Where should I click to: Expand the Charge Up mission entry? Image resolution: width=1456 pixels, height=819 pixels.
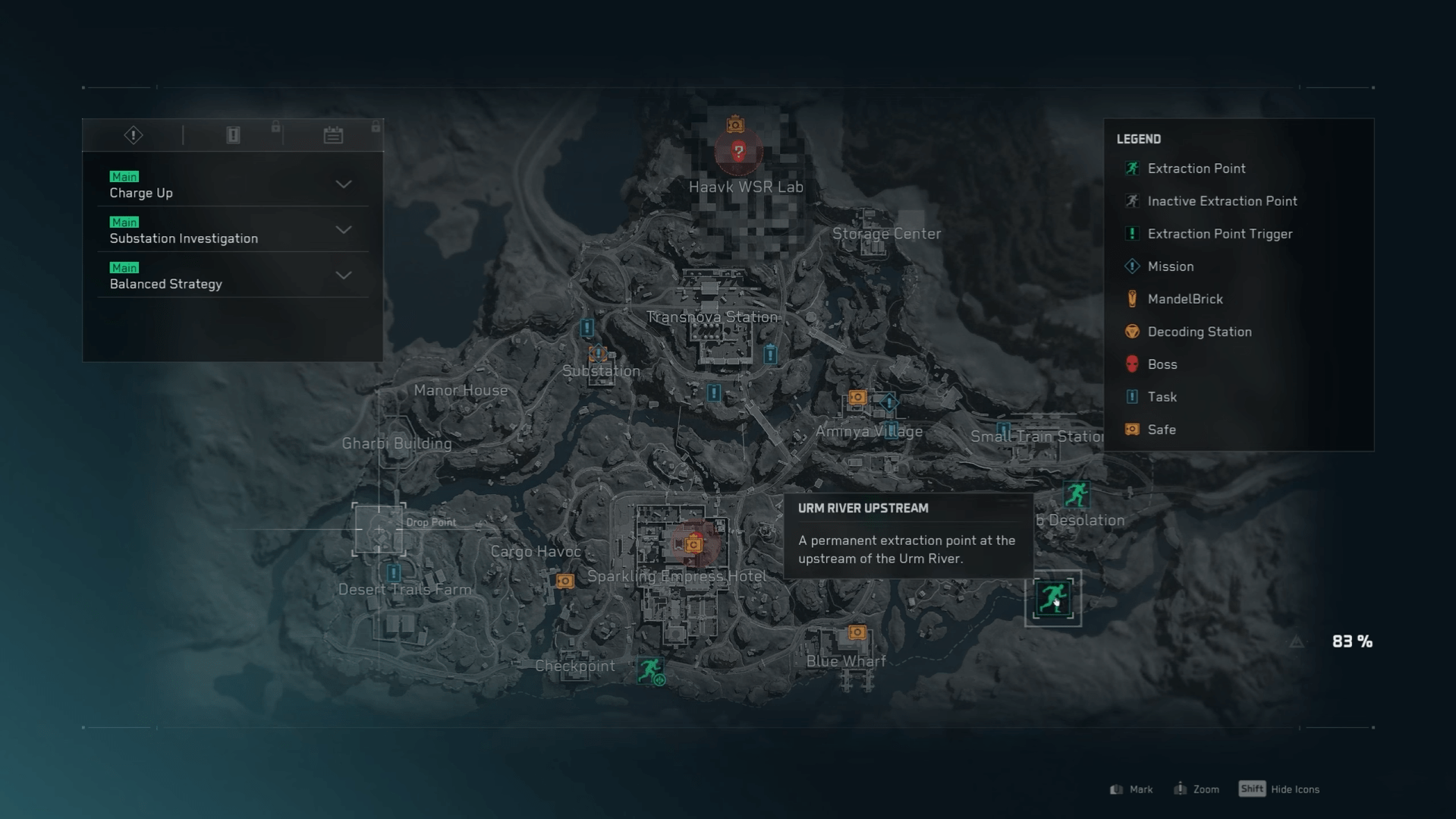point(344,184)
